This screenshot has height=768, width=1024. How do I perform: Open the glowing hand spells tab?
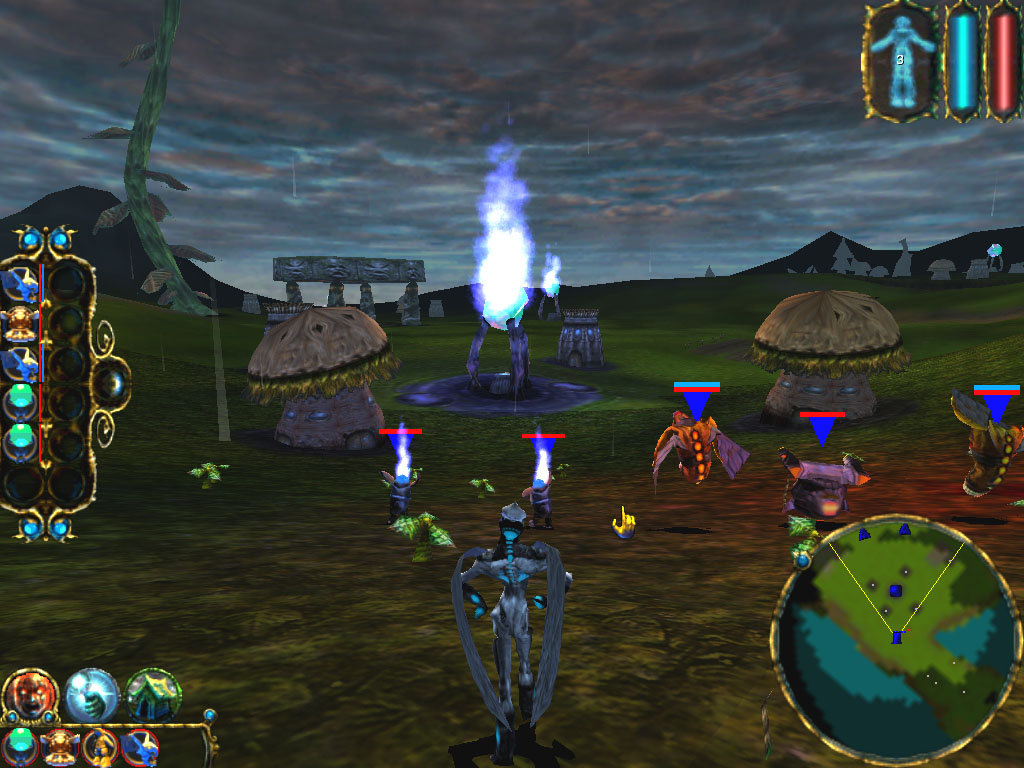pos(92,695)
